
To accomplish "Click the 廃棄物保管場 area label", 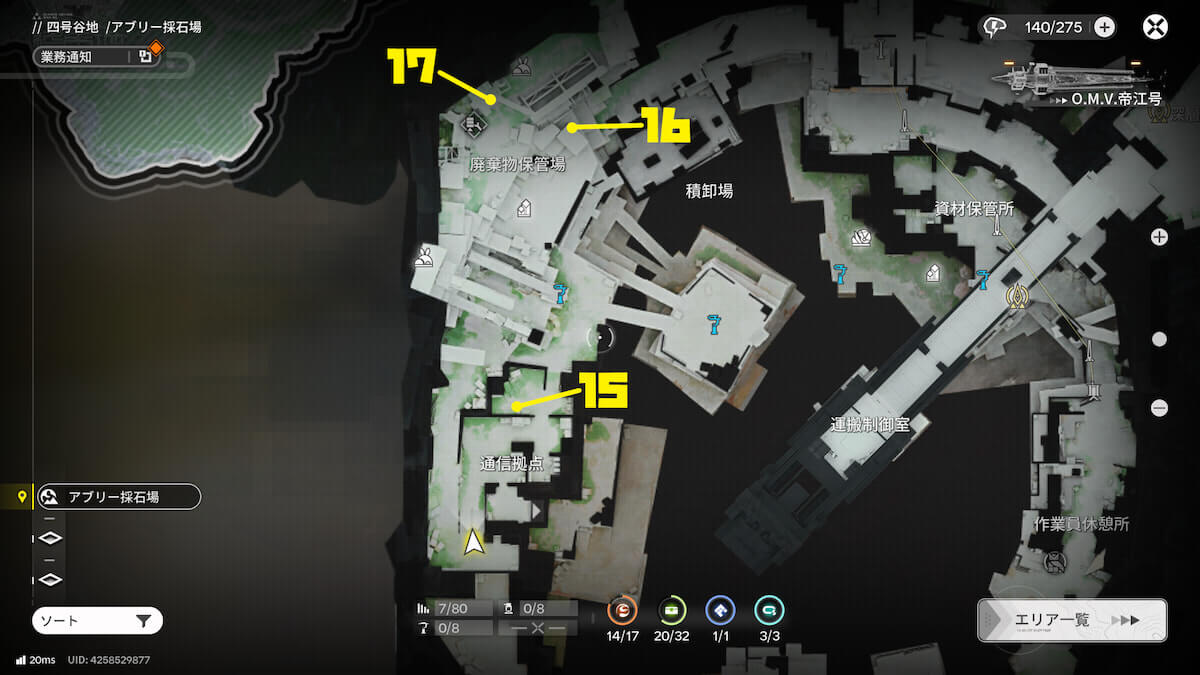I will 517,165.
